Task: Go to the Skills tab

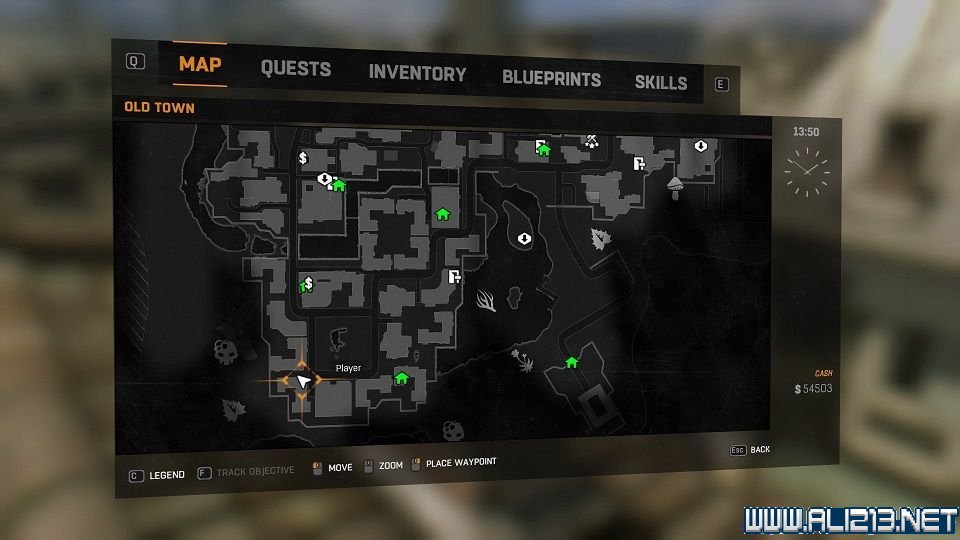Action: click(661, 83)
